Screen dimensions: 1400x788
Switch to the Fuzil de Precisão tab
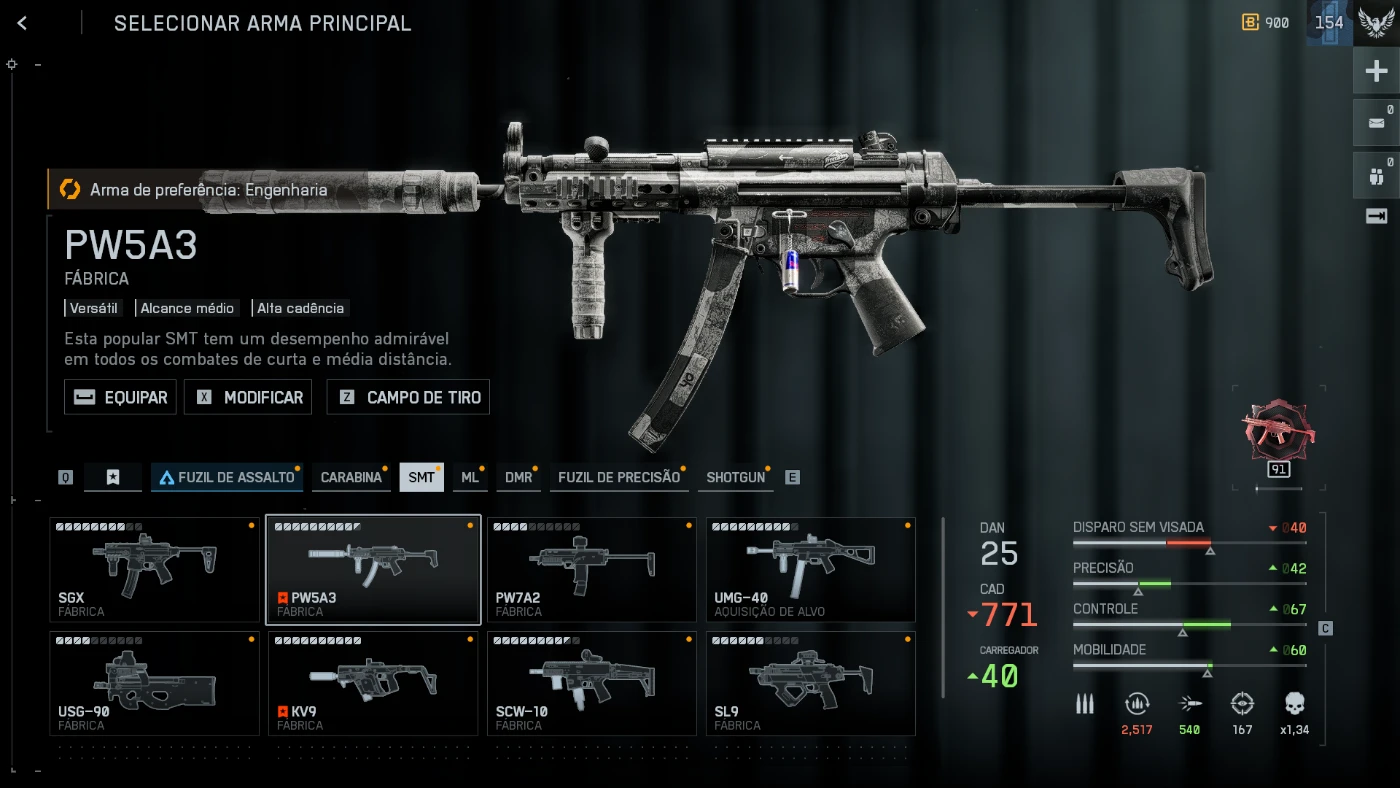(618, 477)
